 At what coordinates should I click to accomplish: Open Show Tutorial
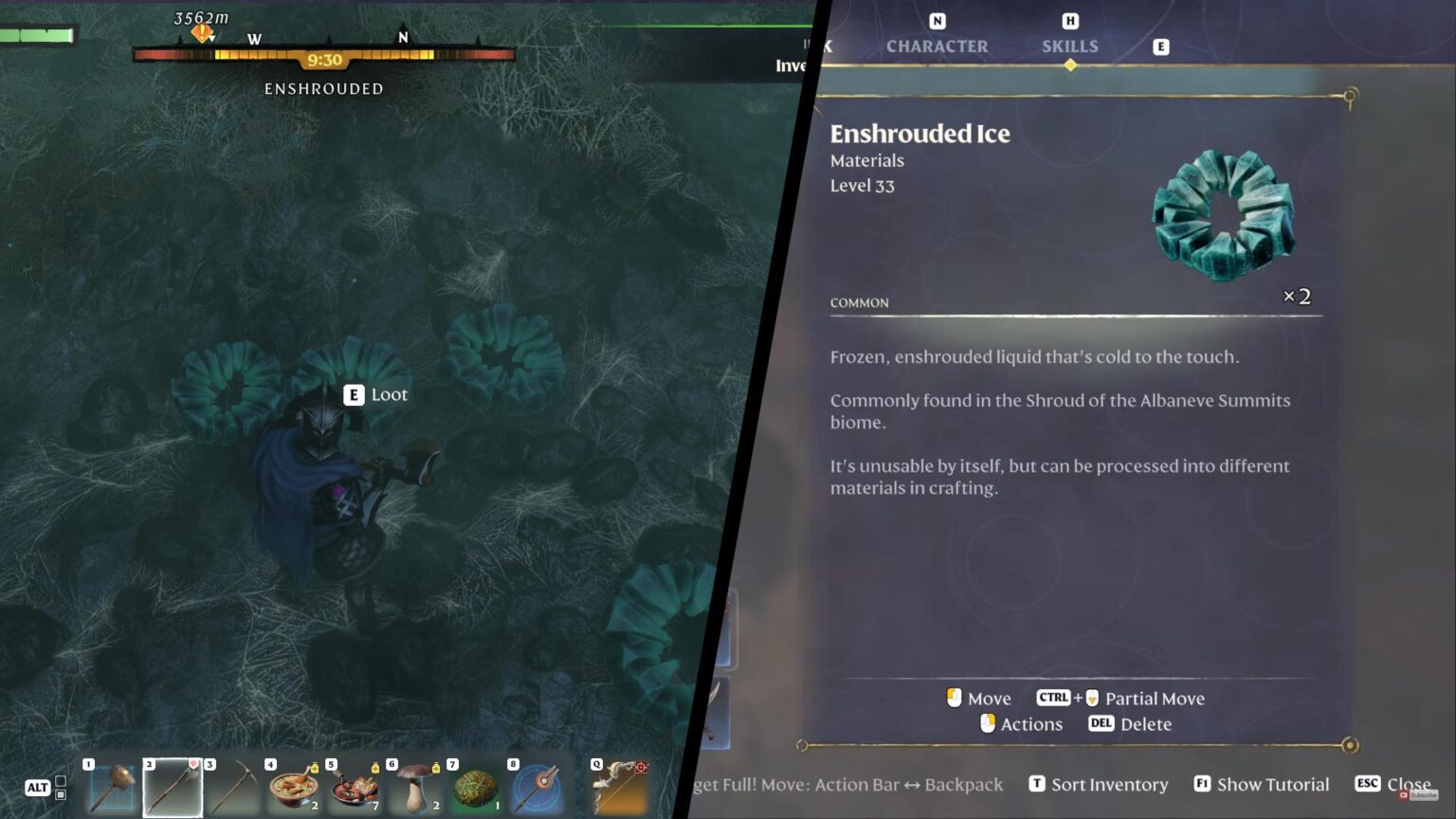(x=1273, y=784)
